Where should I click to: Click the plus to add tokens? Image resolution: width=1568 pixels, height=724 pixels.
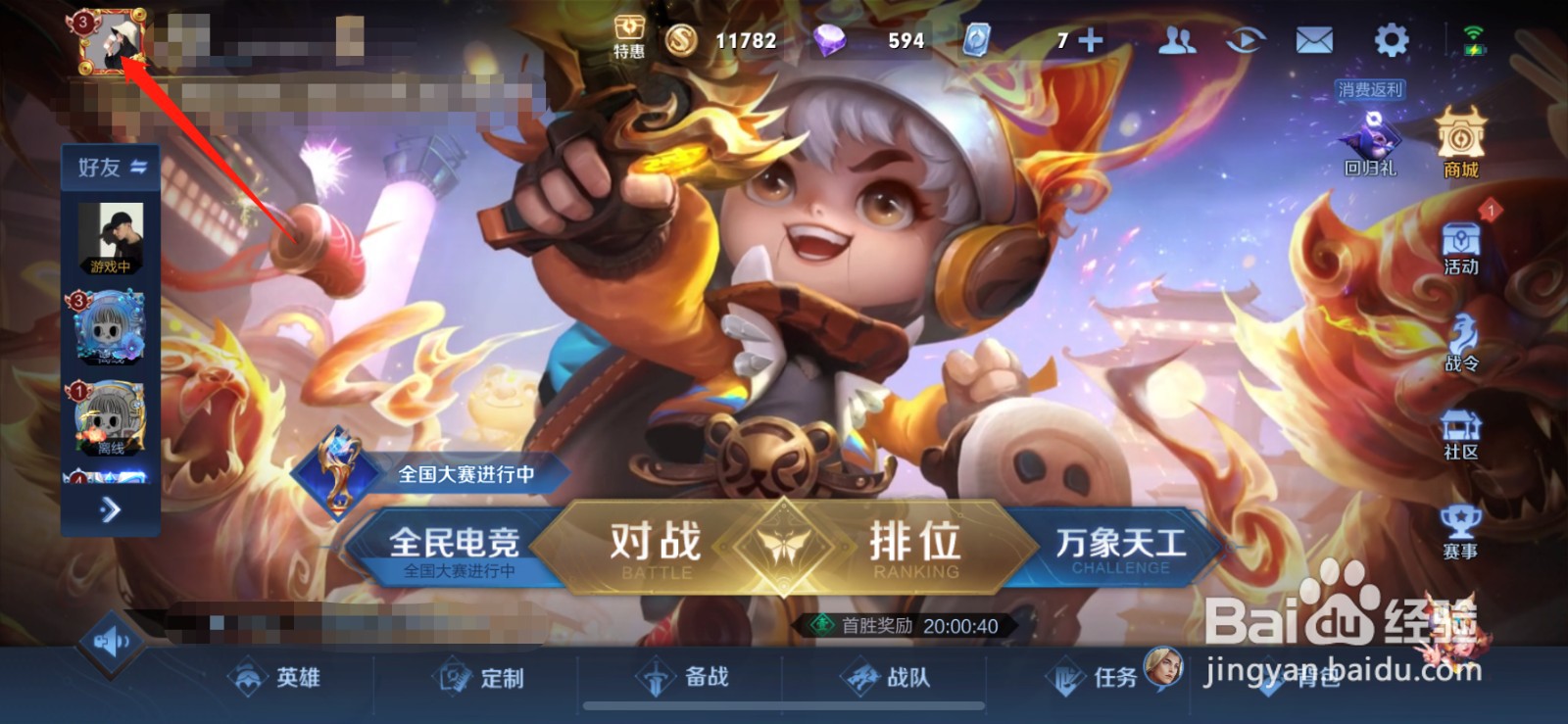click(x=1088, y=39)
